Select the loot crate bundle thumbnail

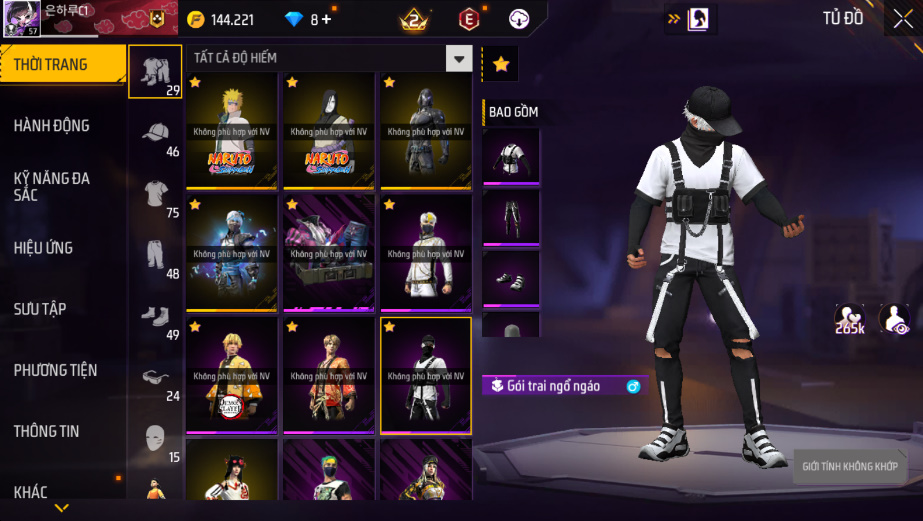coord(329,252)
